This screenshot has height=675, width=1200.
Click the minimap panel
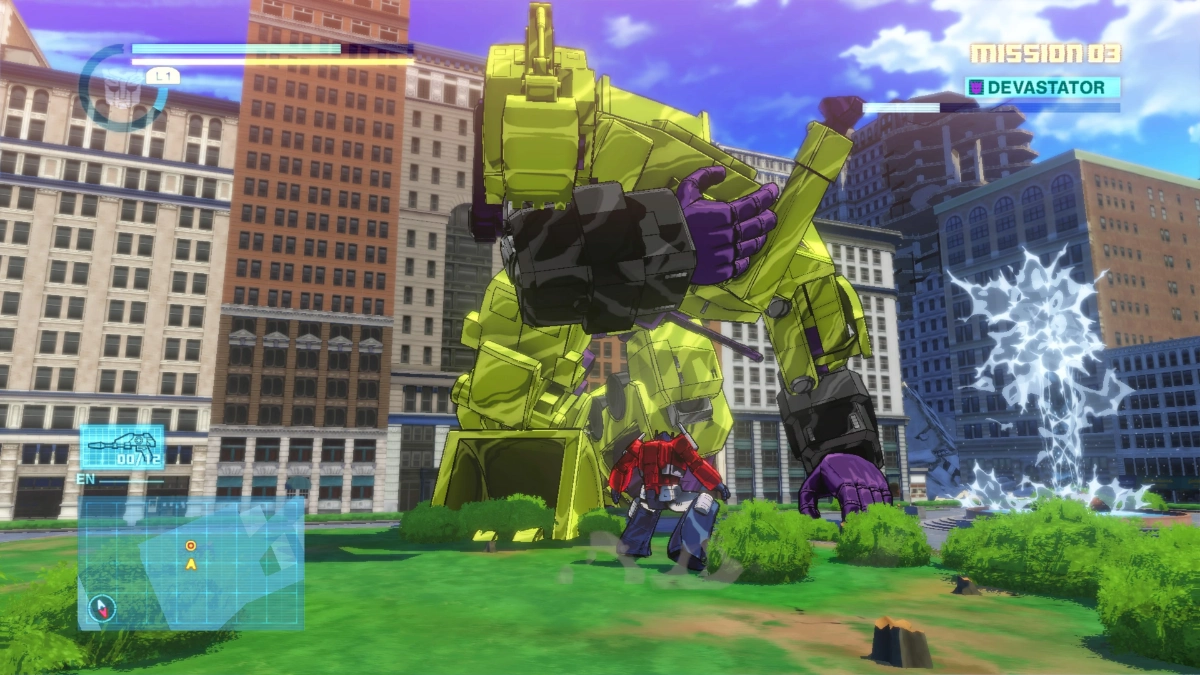pos(191,563)
